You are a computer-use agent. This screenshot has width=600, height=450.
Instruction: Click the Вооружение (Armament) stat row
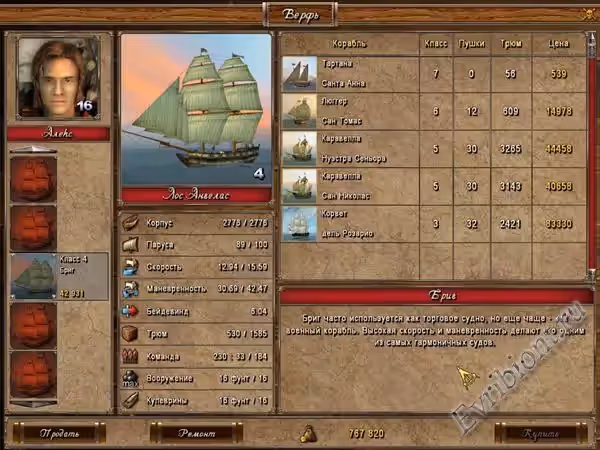(x=196, y=378)
